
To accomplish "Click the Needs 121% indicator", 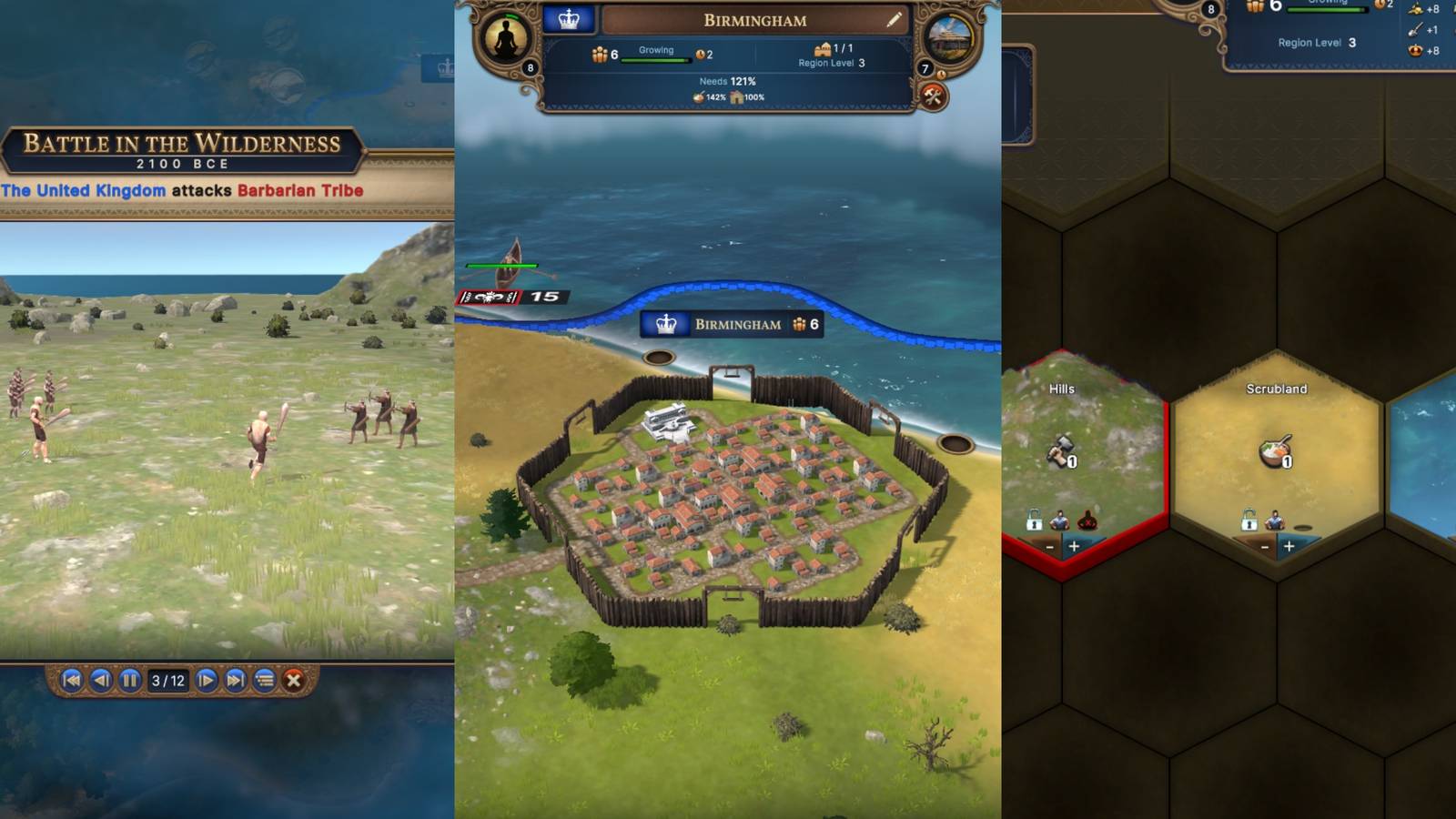I will [x=727, y=81].
